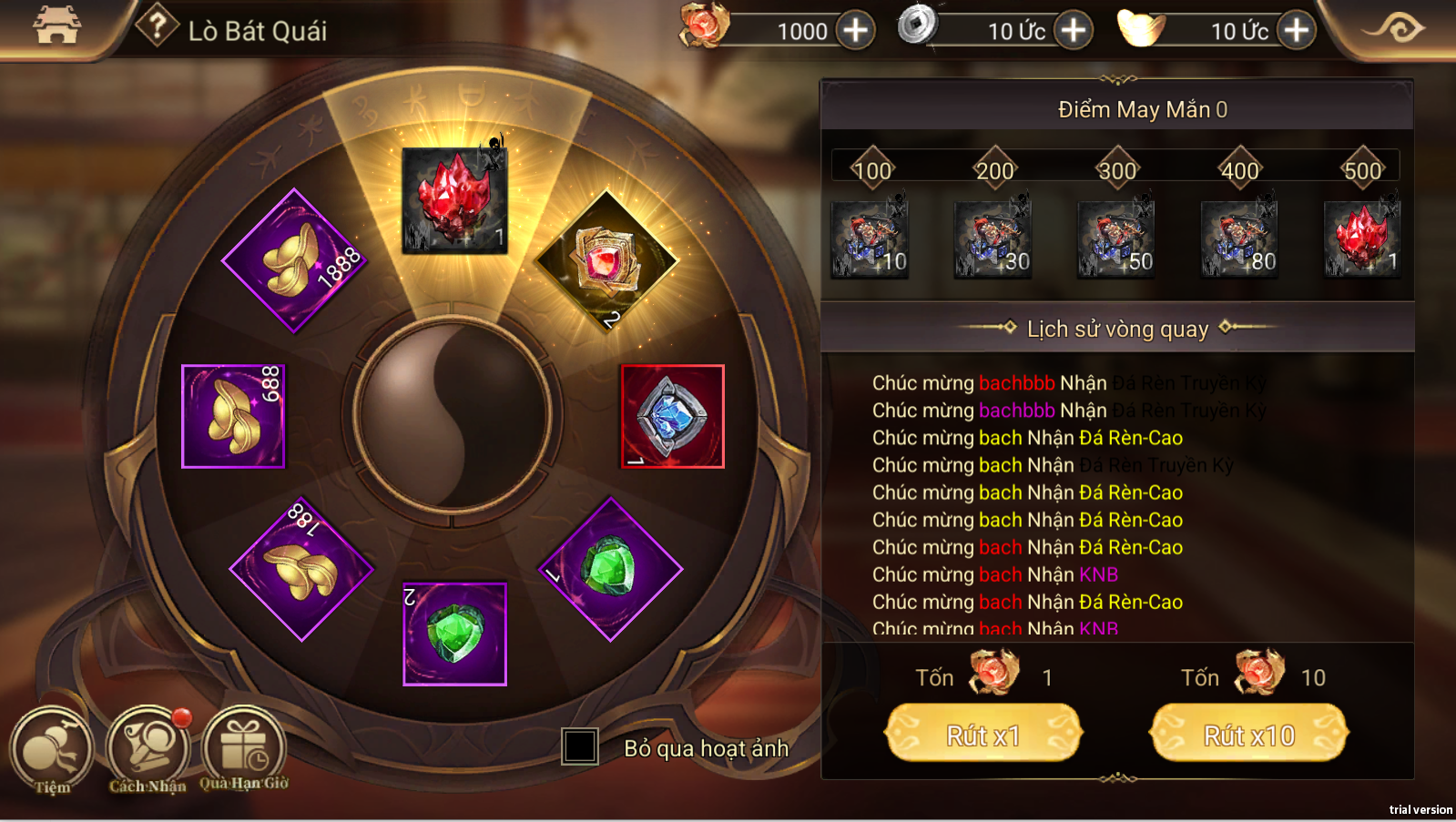
Task: Inspect the blue gem wheel prize
Action: 672,416
